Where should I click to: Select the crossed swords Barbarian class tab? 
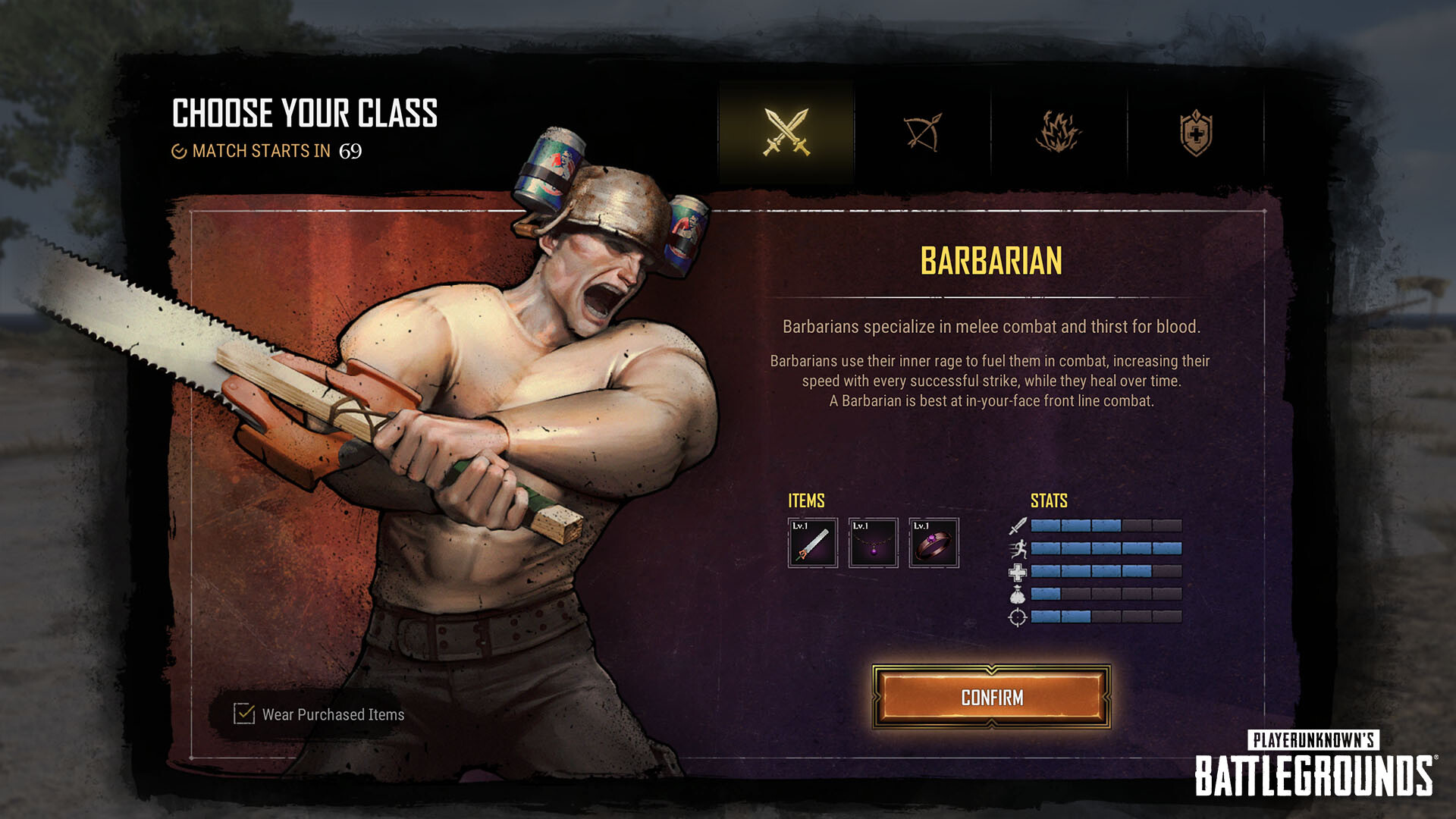click(x=786, y=133)
